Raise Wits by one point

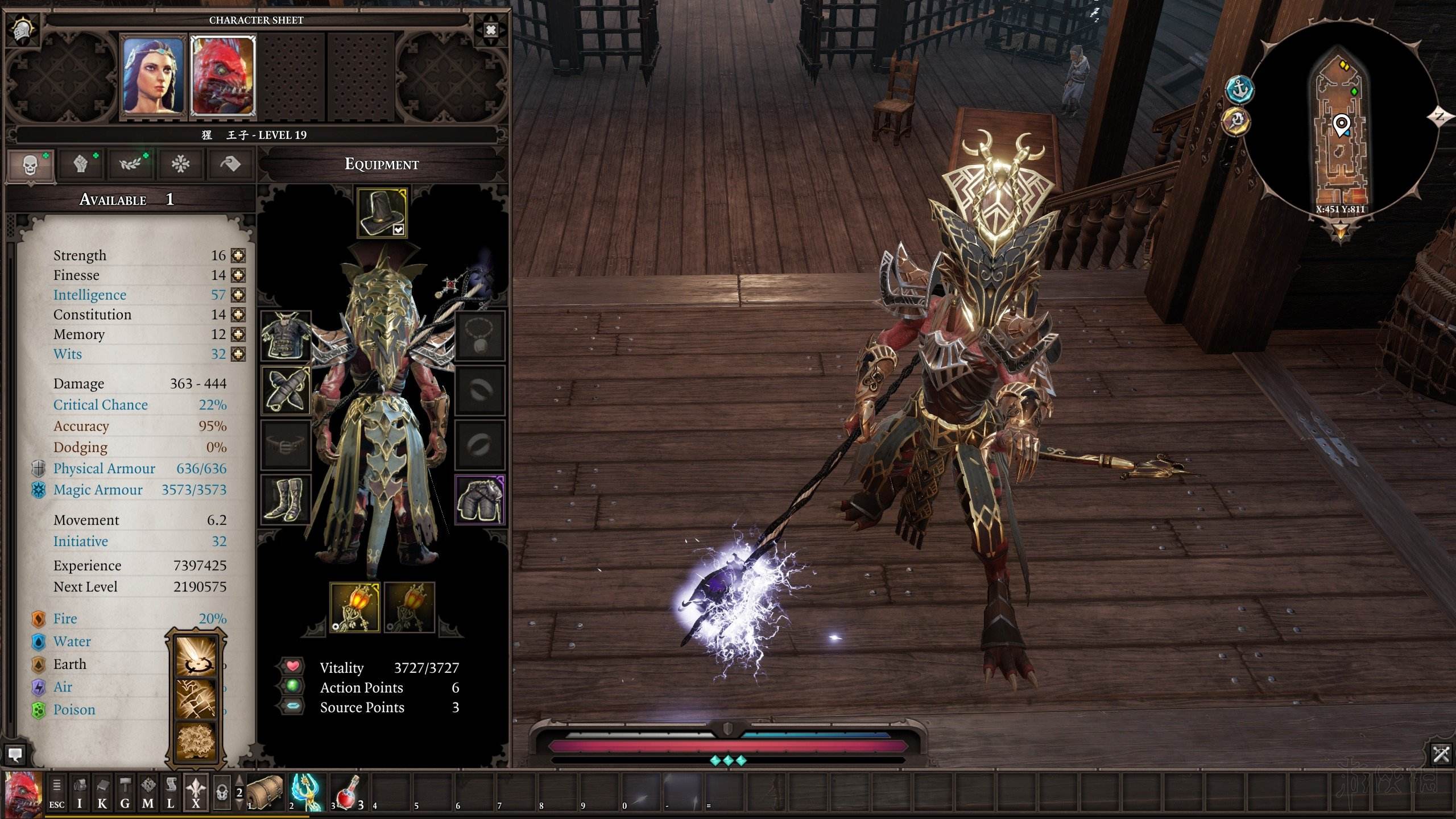(x=238, y=354)
